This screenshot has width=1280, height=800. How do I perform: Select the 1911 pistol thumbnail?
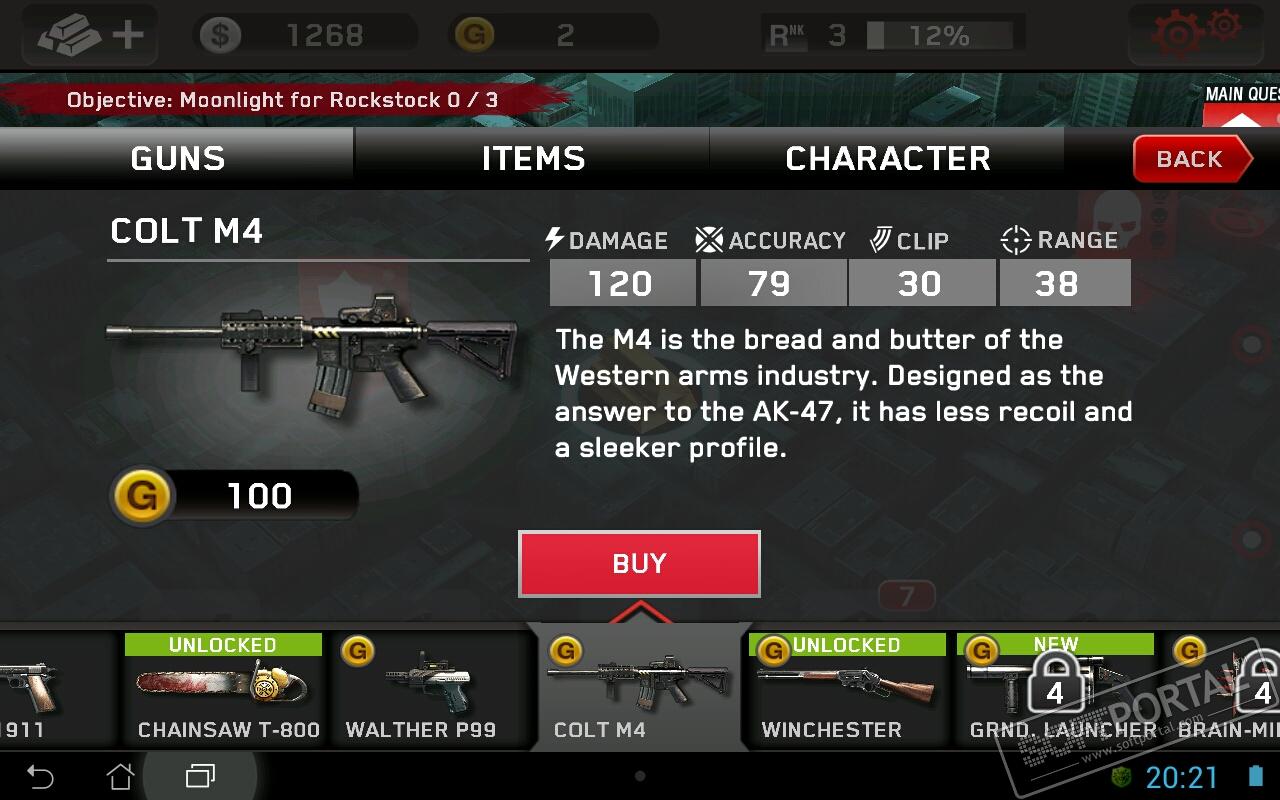[x=40, y=690]
